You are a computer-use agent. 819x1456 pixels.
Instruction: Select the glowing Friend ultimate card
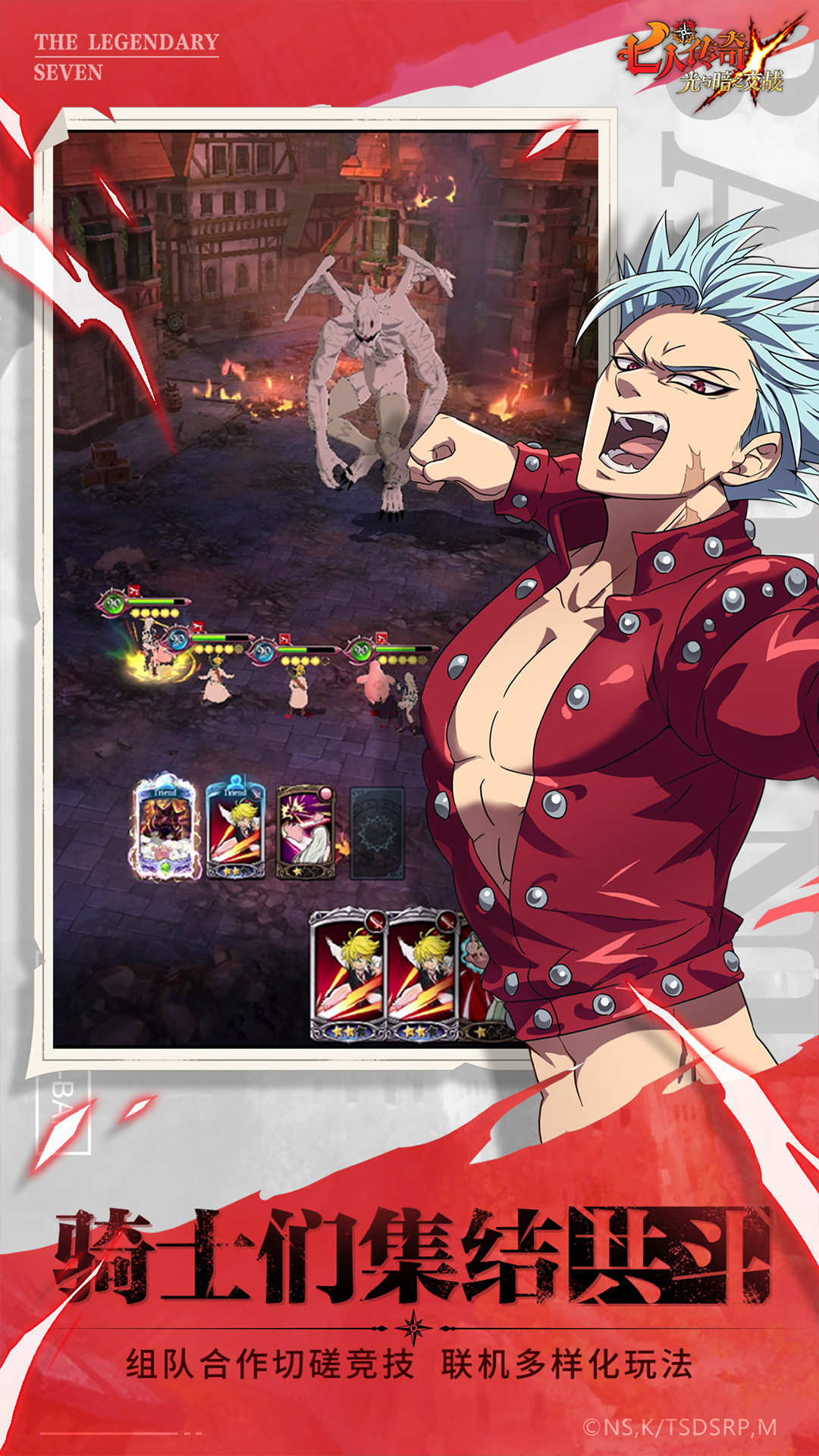[x=166, y=829]
